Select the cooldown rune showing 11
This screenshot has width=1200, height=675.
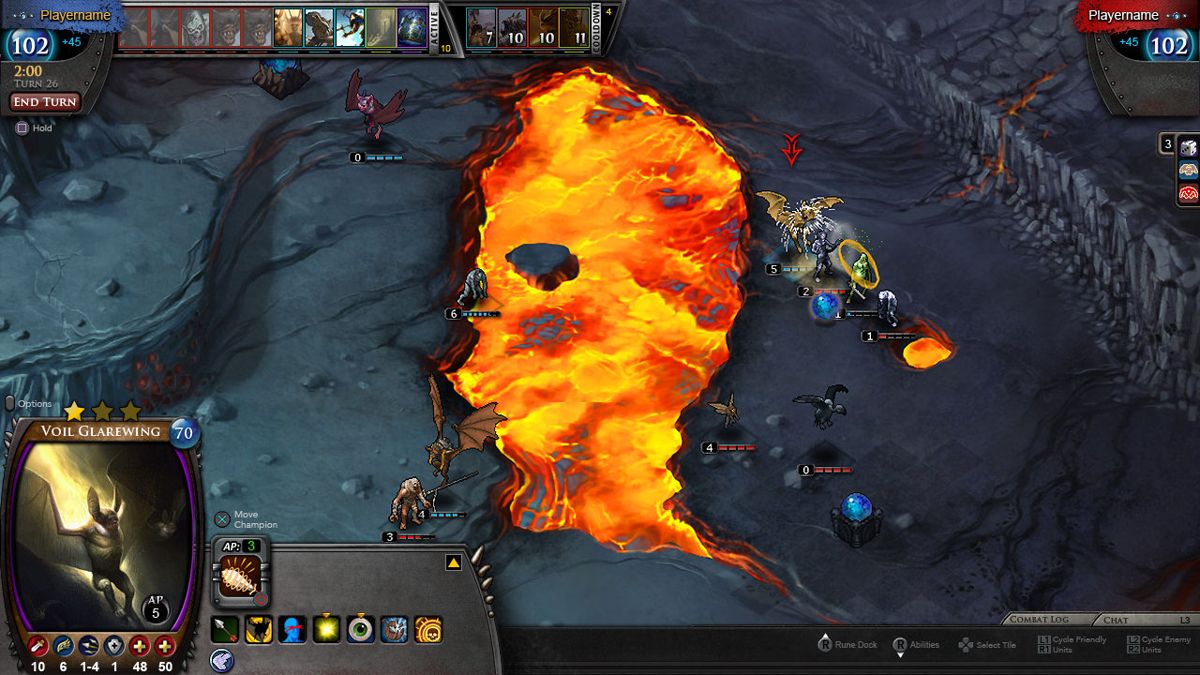click(x=575, y=30)
